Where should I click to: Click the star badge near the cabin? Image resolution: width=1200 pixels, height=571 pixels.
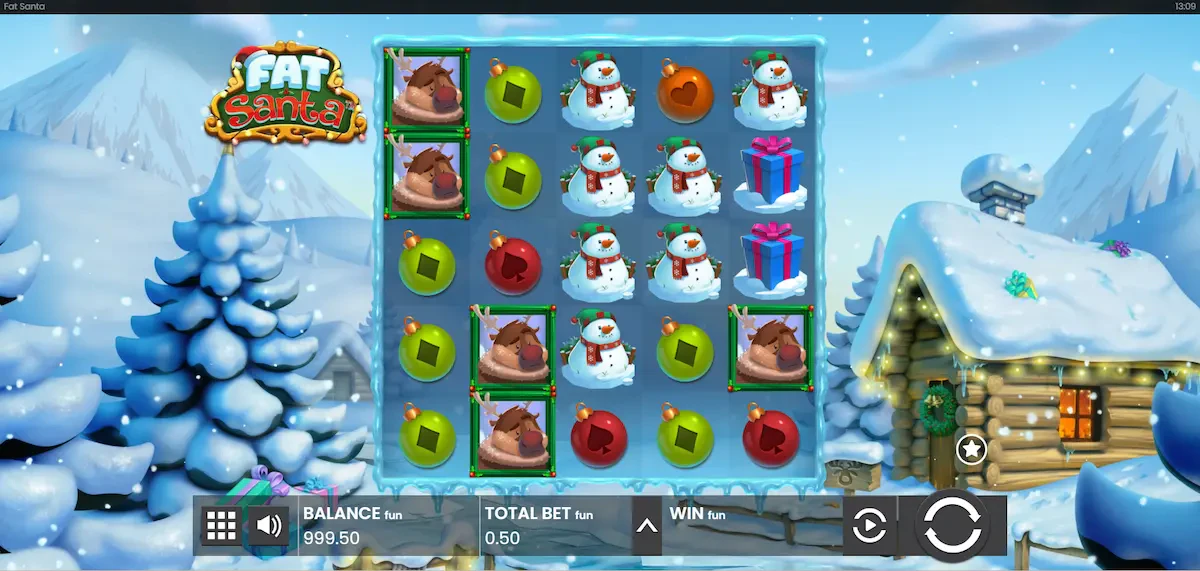[x=971, y=450]
